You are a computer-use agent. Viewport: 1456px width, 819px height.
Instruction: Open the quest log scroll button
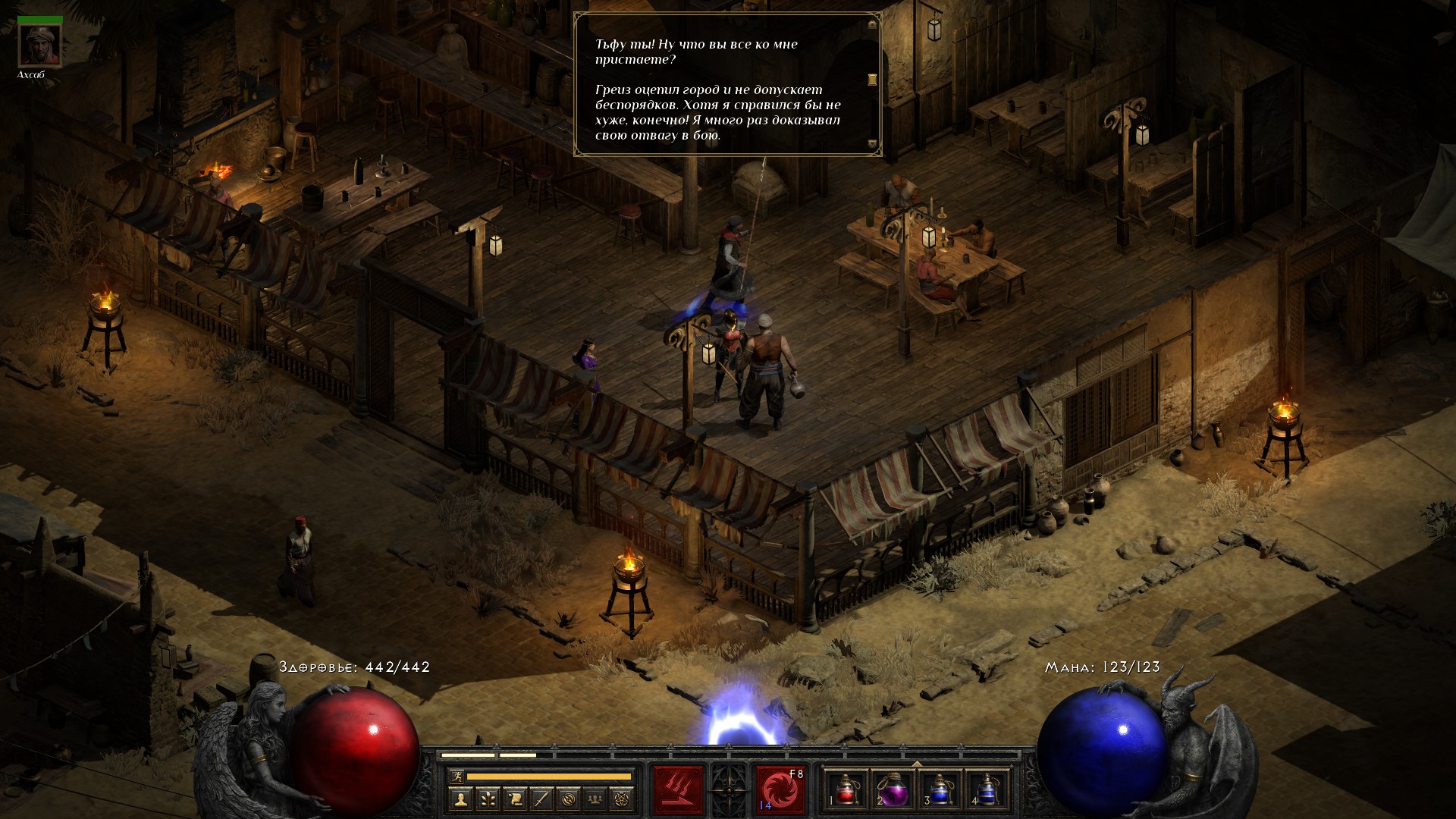(514, 799)
